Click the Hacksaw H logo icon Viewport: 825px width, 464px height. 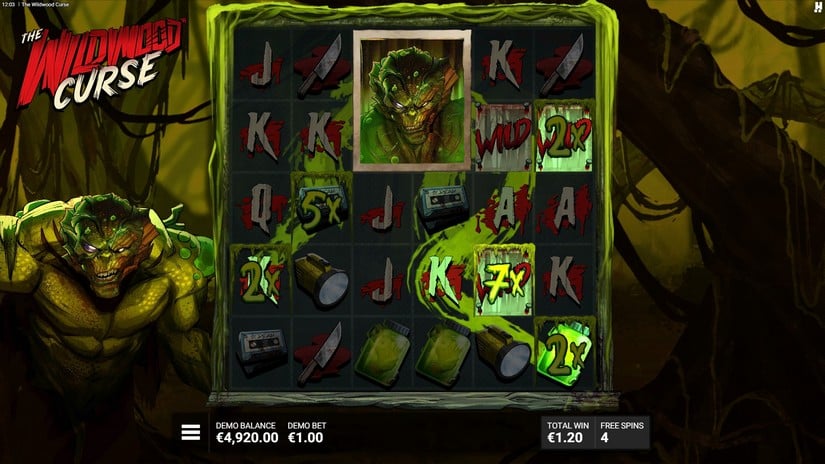click(816, 8)
